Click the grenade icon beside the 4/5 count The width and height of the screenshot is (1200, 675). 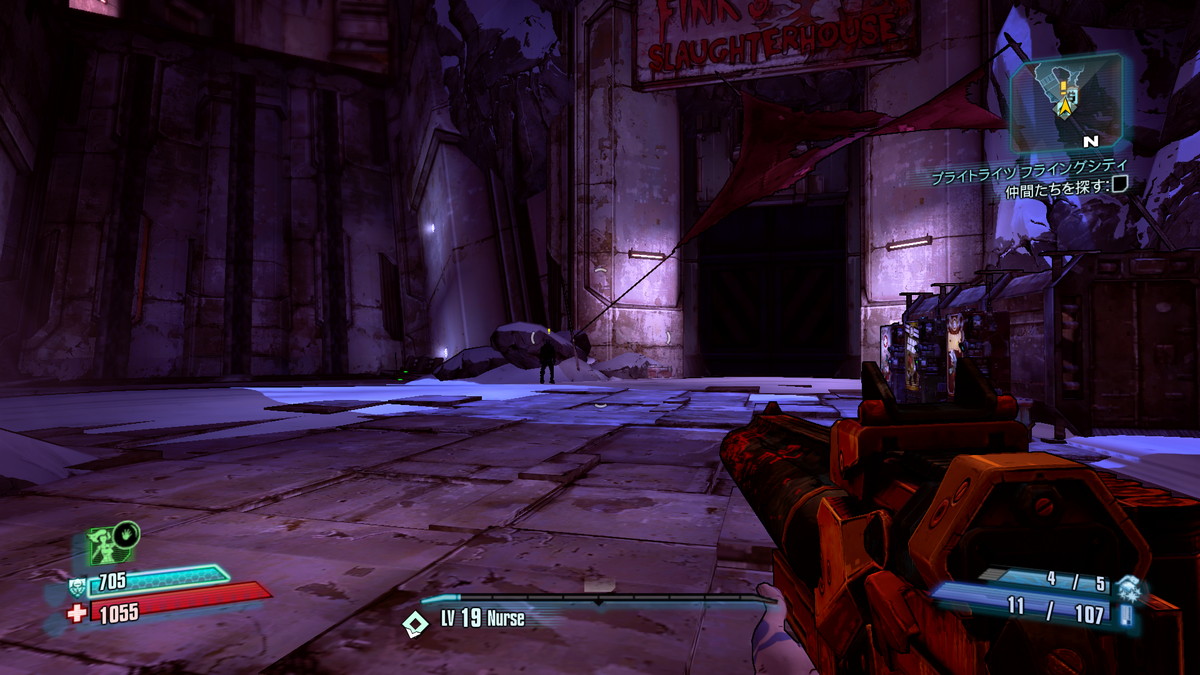pyautogui.click(x=1129, y=587)
